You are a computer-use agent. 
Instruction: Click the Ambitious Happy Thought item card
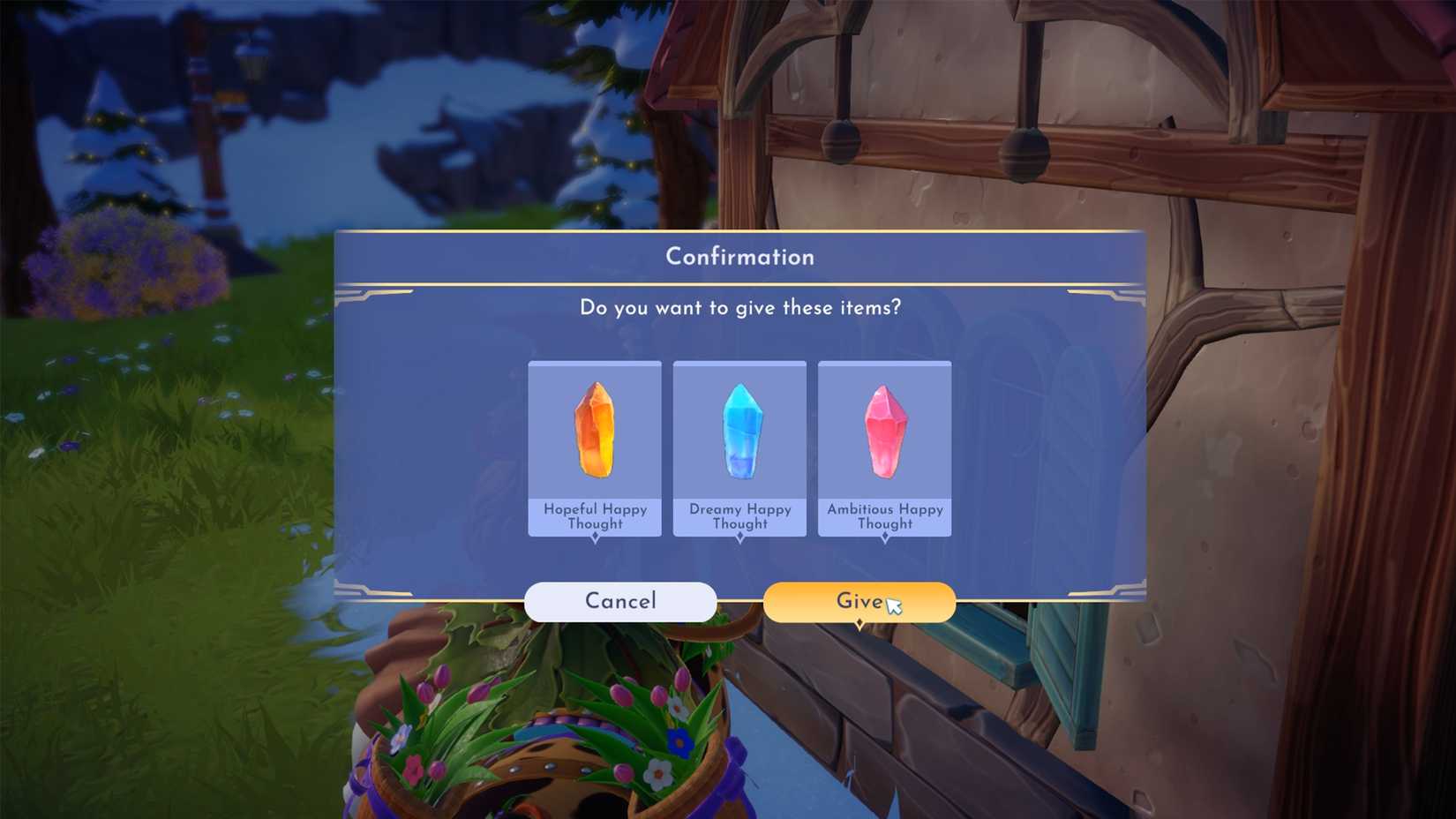click(884, 446)
